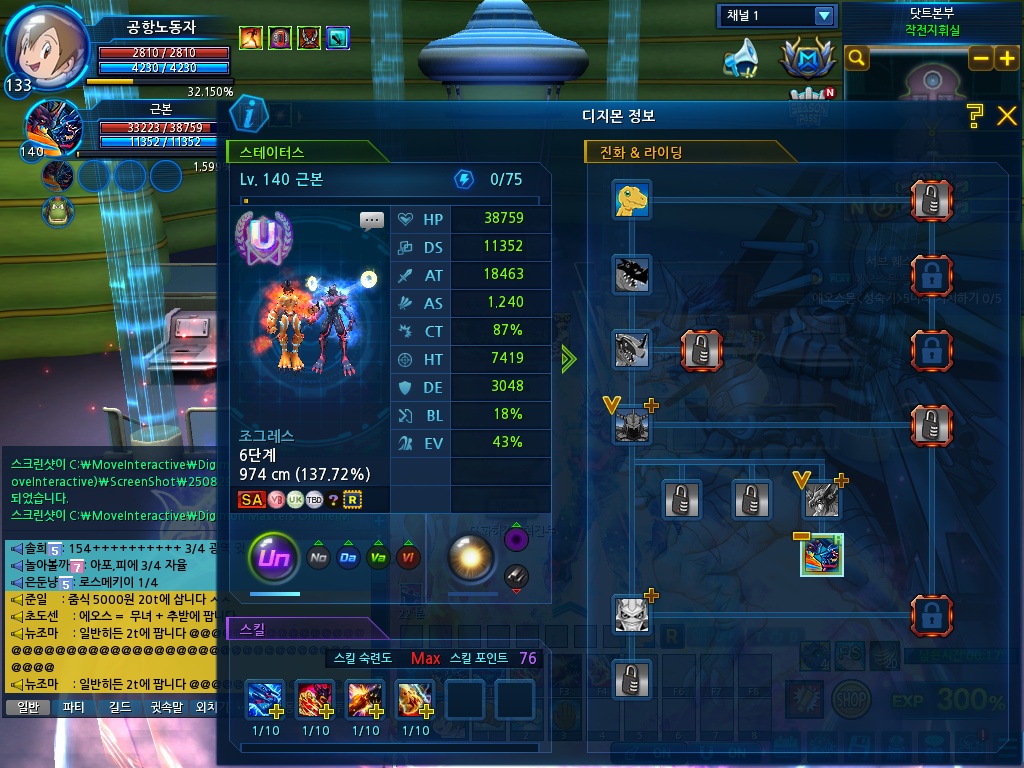
Task: Close the Digimon info window
Action: [x=1006, y=116]
